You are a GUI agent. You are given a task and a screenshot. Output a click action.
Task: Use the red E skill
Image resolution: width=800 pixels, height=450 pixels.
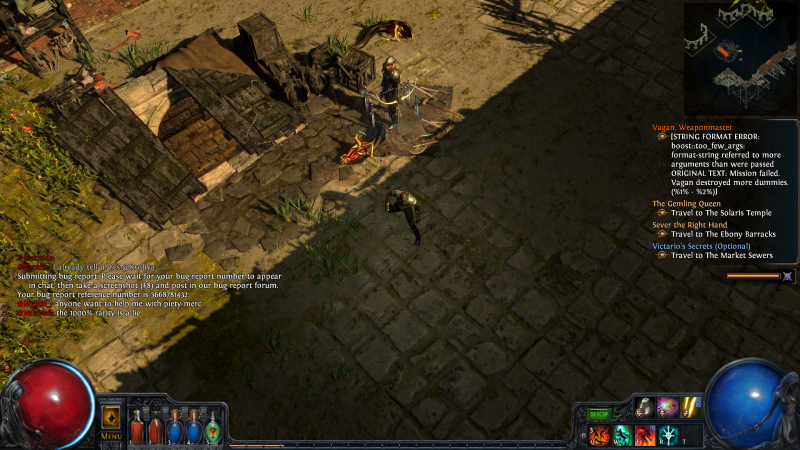(x=643, y=434)
